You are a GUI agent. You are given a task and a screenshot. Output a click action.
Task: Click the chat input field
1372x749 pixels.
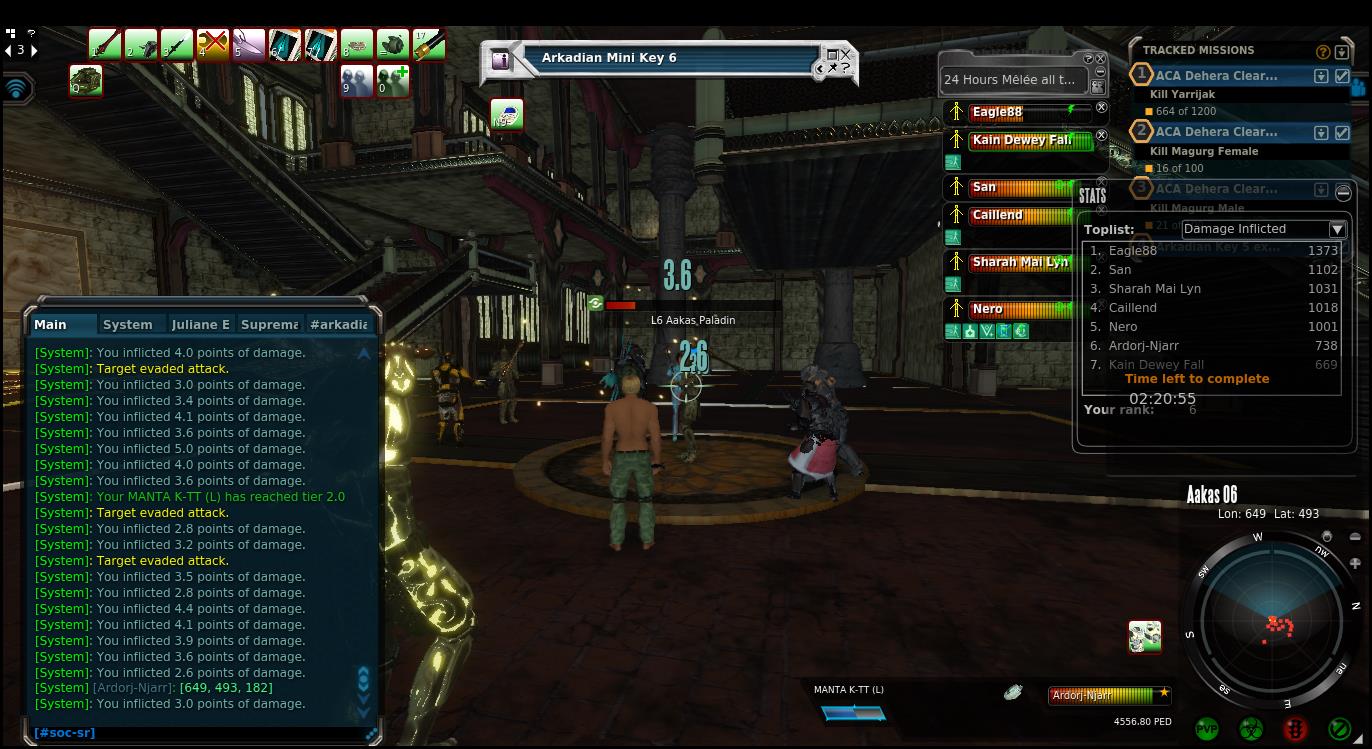[200, 733]
